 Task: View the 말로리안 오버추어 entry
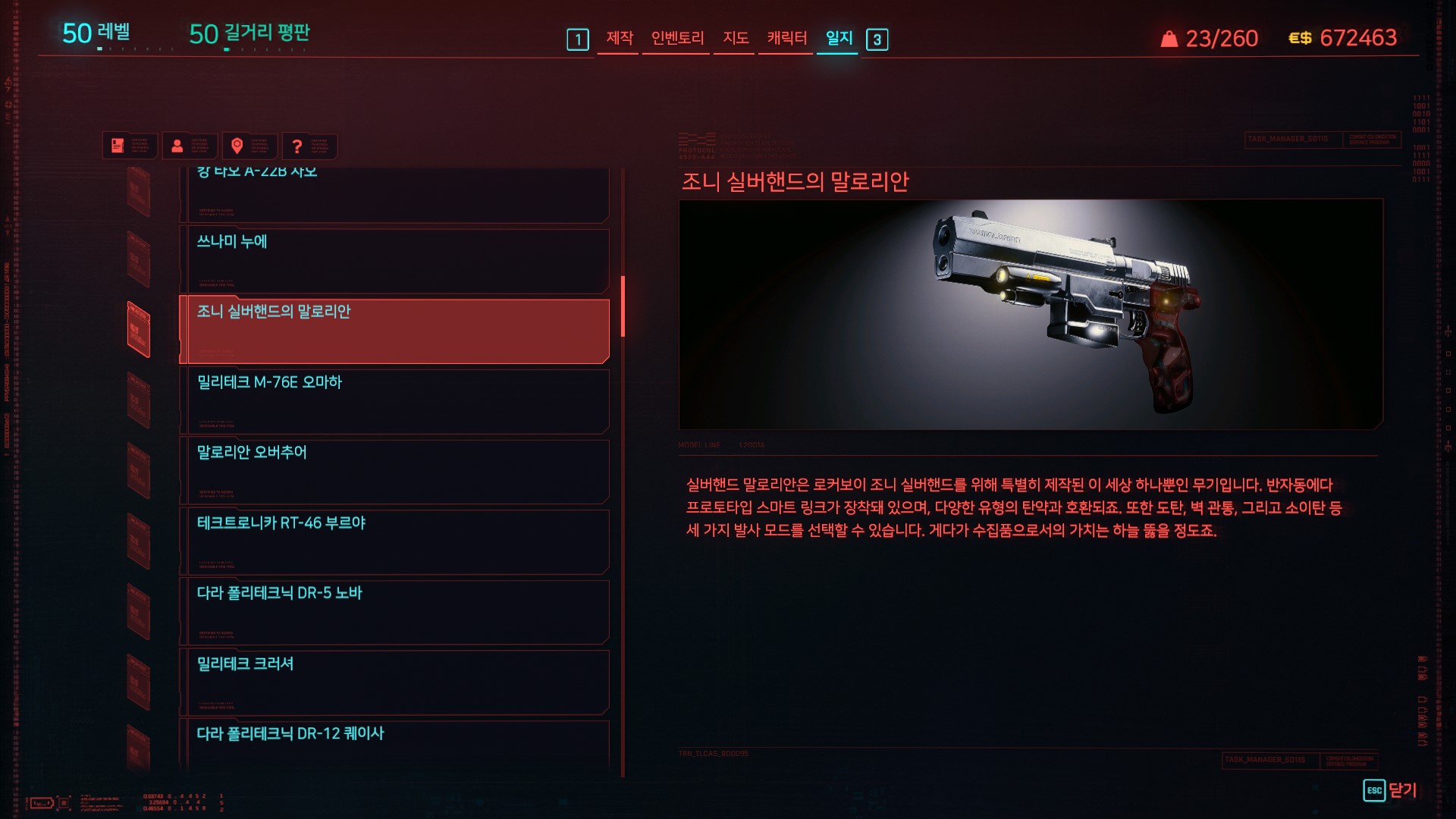click(x=394, y=471)
